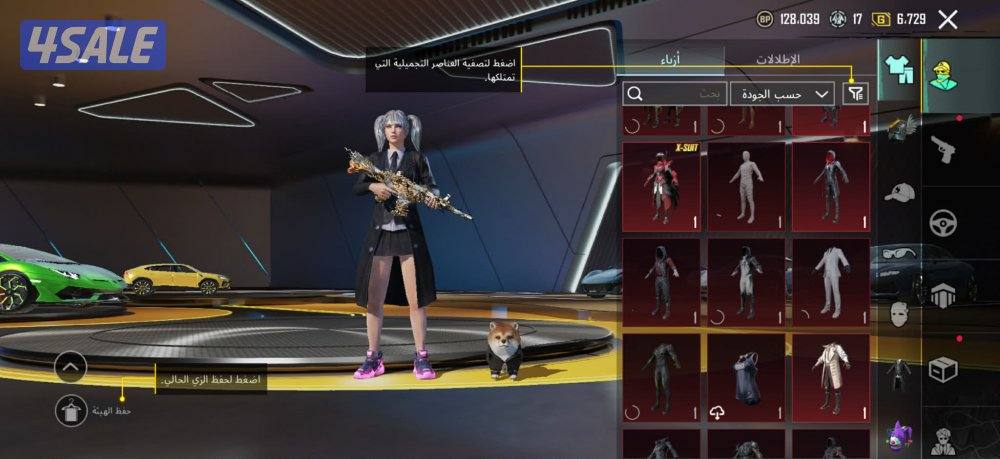Screen dimensions: 1000x459
Task: Open the filter owned items button
Action: pos(856,93)
